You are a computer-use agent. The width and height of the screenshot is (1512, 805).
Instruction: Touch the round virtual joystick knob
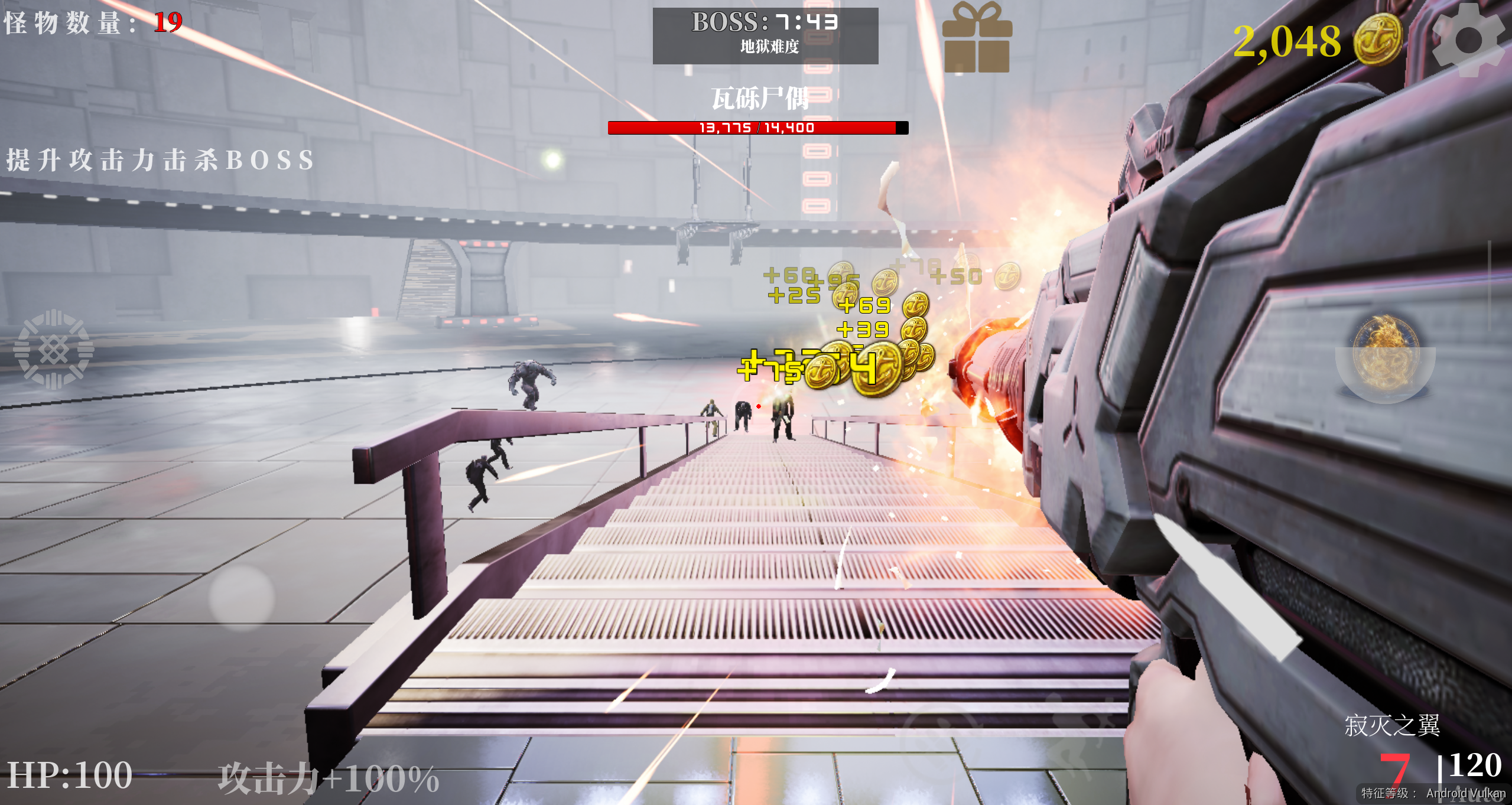click(x=242, y=597)
